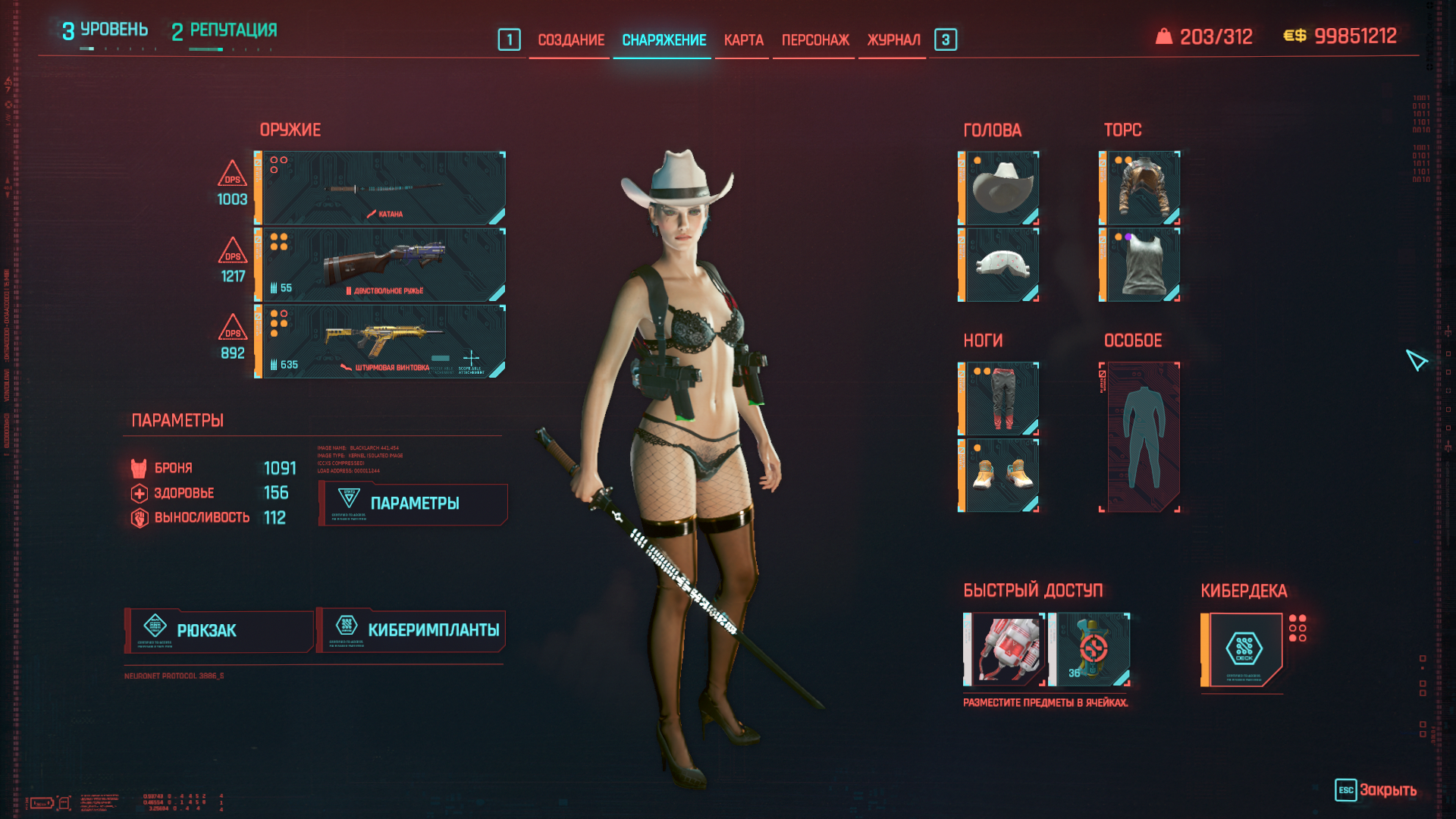
Task: Select the pants leg slot
Action: tap(999, 399)
